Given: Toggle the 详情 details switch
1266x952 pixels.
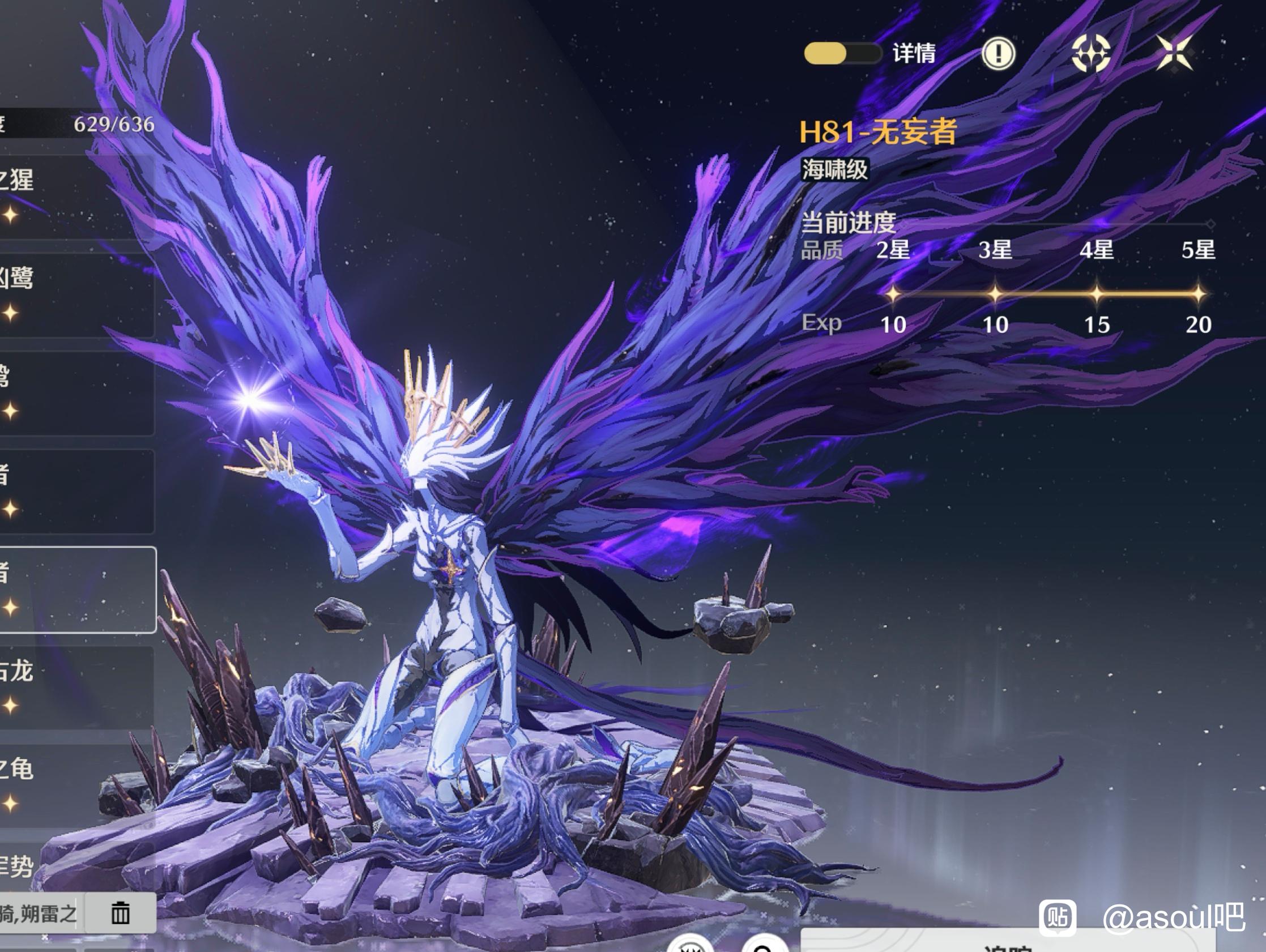Looking at the screenshot, I should [x=842, y=54].
